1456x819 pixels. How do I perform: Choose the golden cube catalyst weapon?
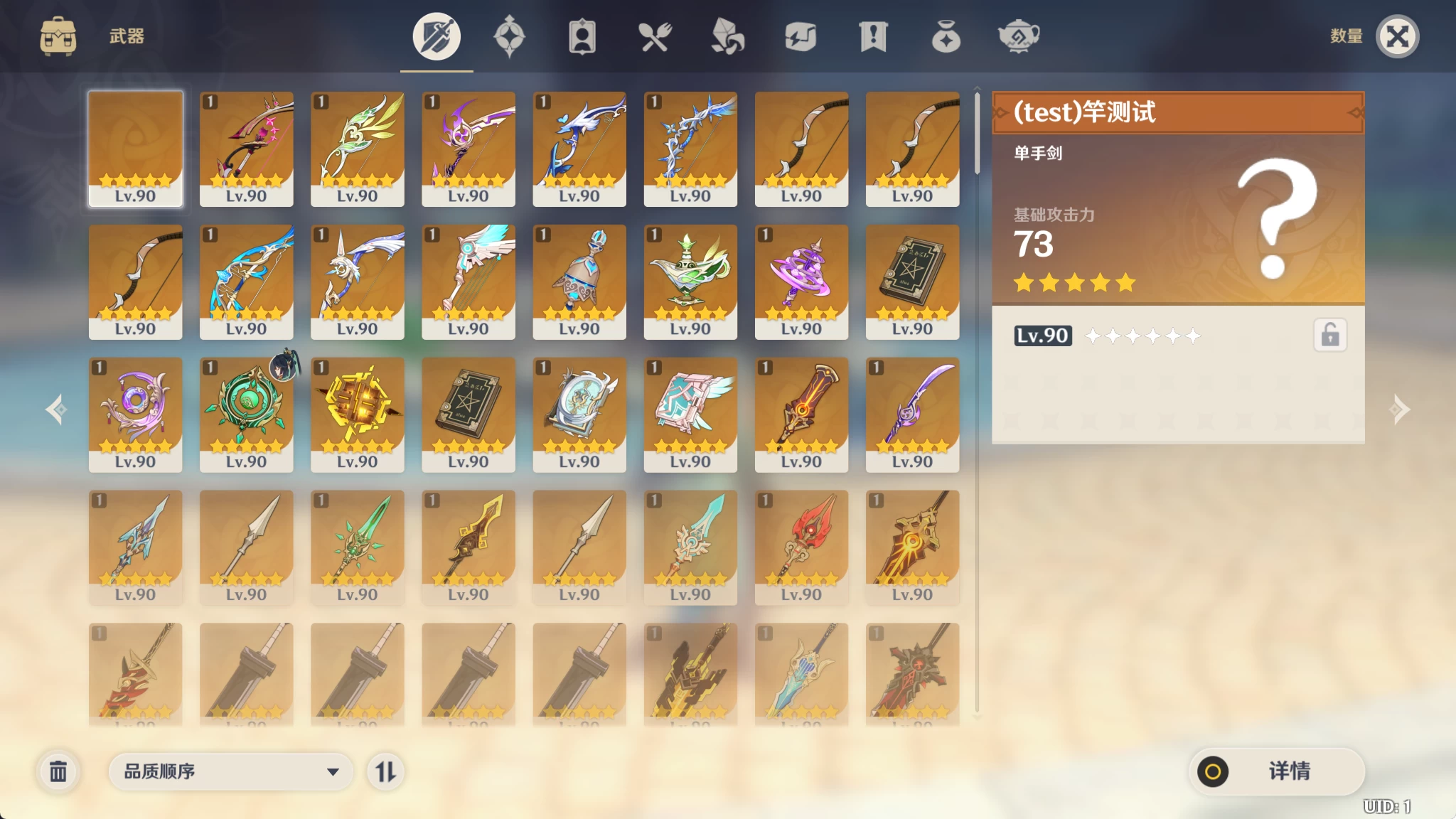tap(357, 414)
